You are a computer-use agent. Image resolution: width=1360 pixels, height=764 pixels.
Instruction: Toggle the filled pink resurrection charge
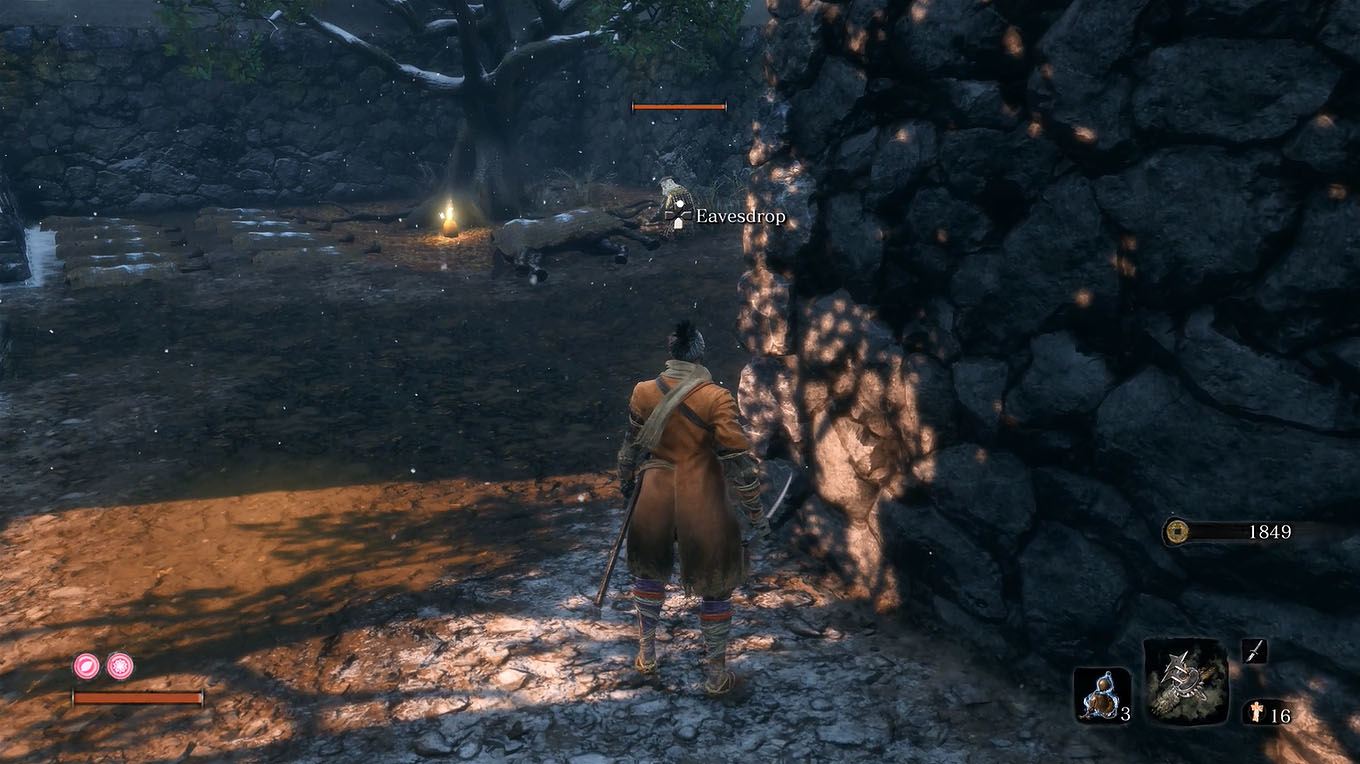point(85,668)
